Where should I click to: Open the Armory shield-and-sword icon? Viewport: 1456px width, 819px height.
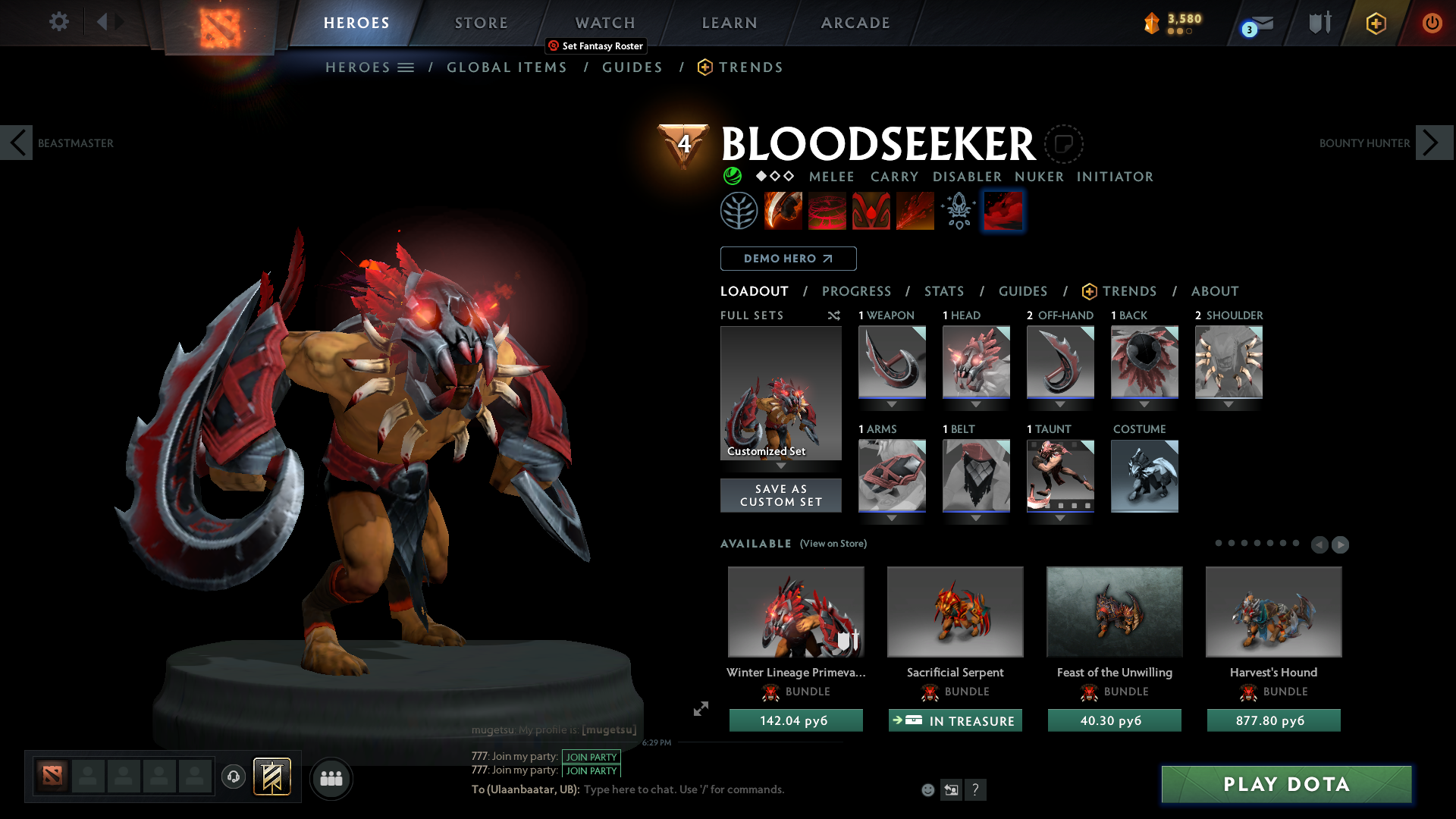click(1318, 23)
